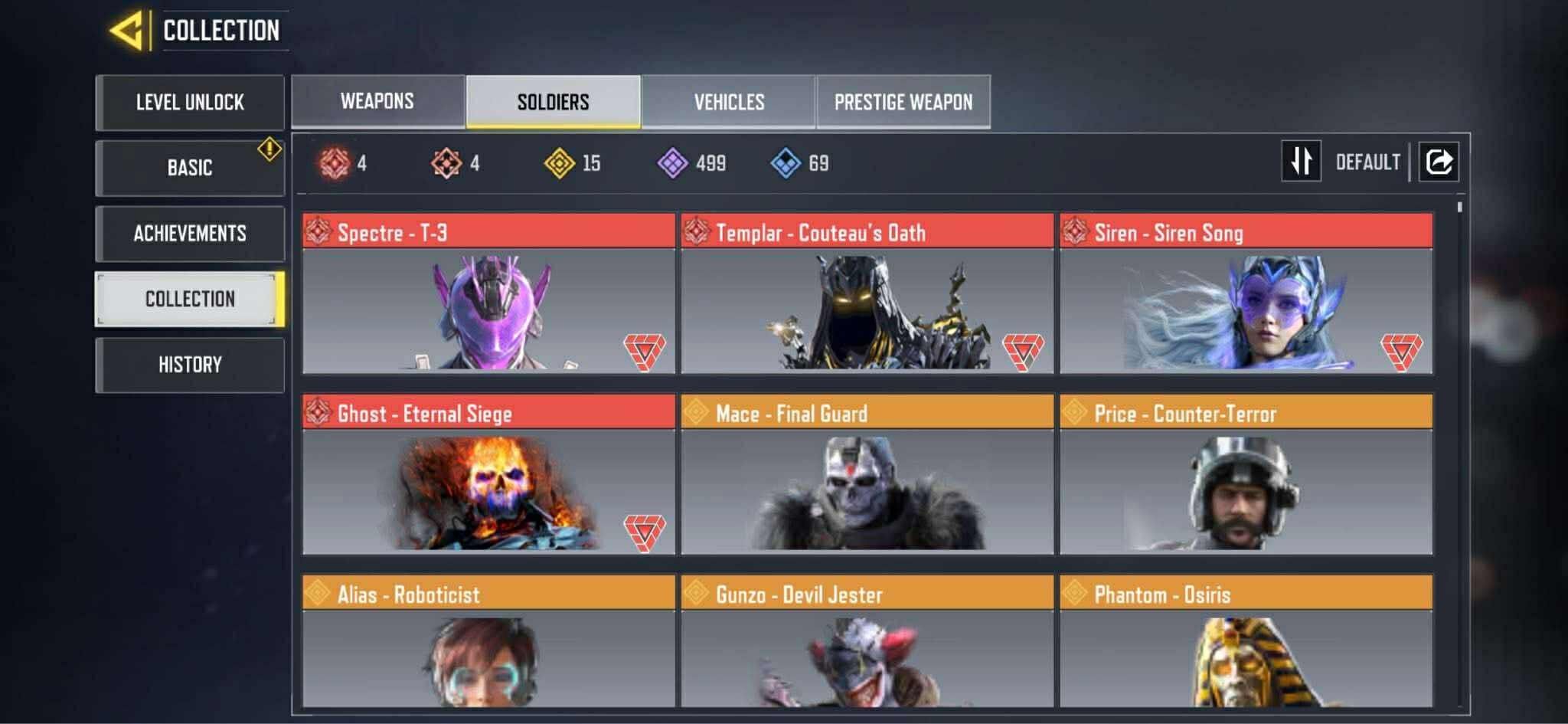Open the PRESTIGE WEAPON tab
Viewport: 1568px width, 724px height.
coord(903,100)
